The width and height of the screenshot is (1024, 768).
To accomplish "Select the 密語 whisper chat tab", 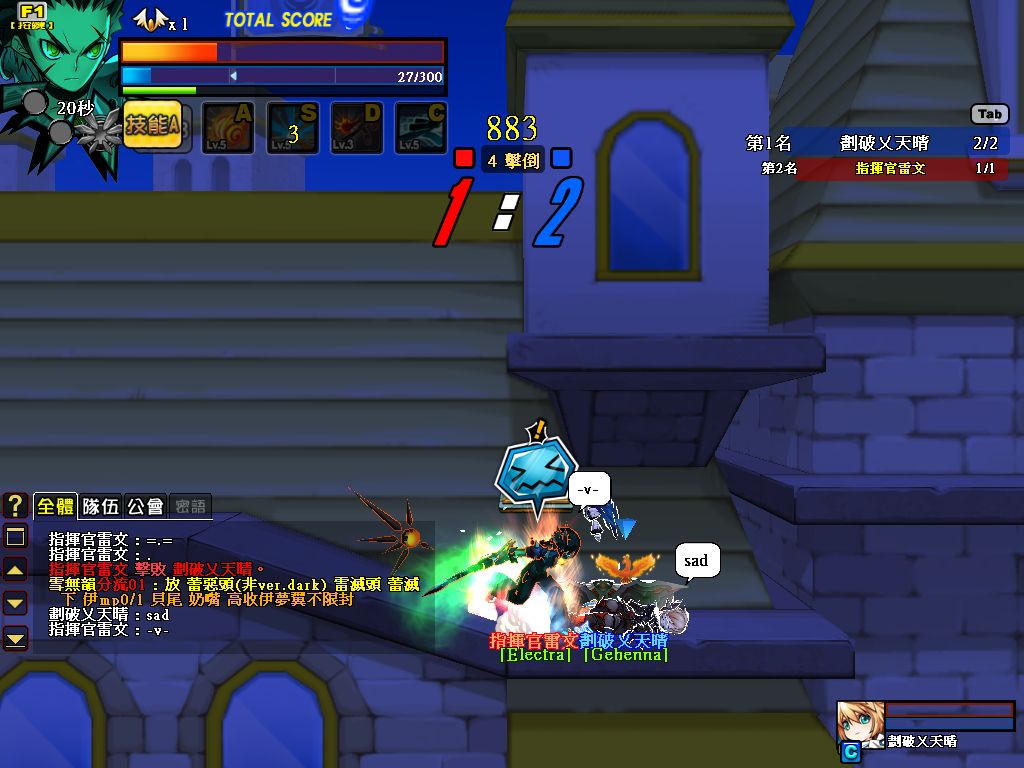I will click(189, 506).
